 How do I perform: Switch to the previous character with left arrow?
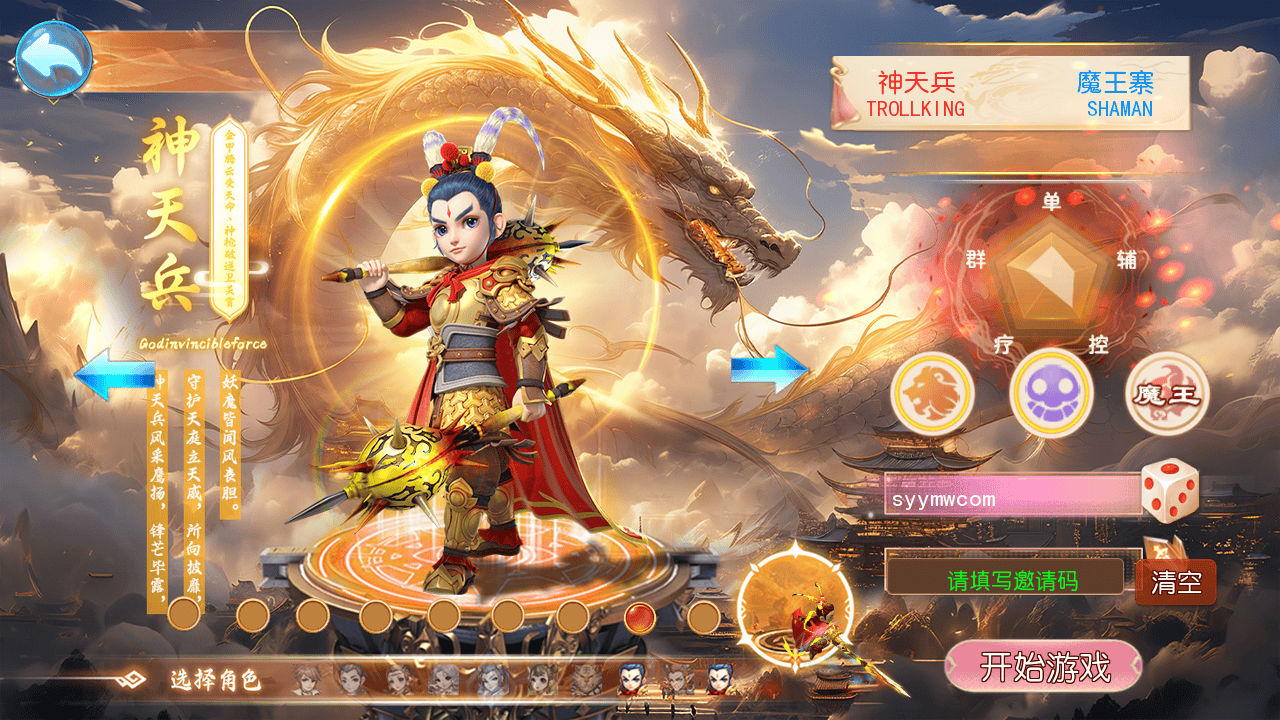(x=114, y=374)
